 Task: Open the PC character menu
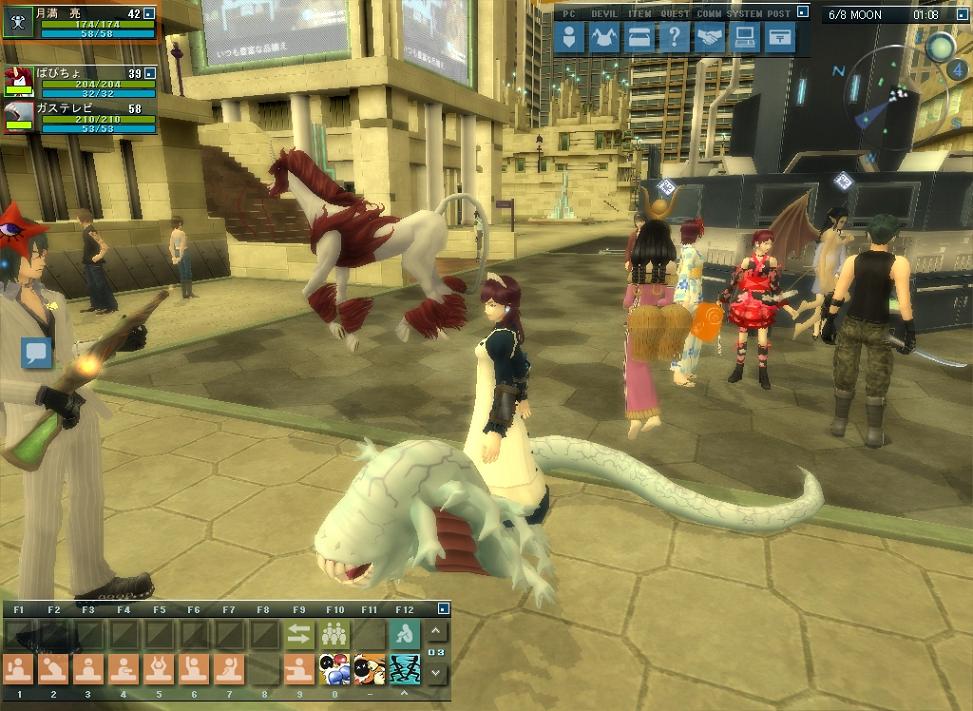point(569,38)
